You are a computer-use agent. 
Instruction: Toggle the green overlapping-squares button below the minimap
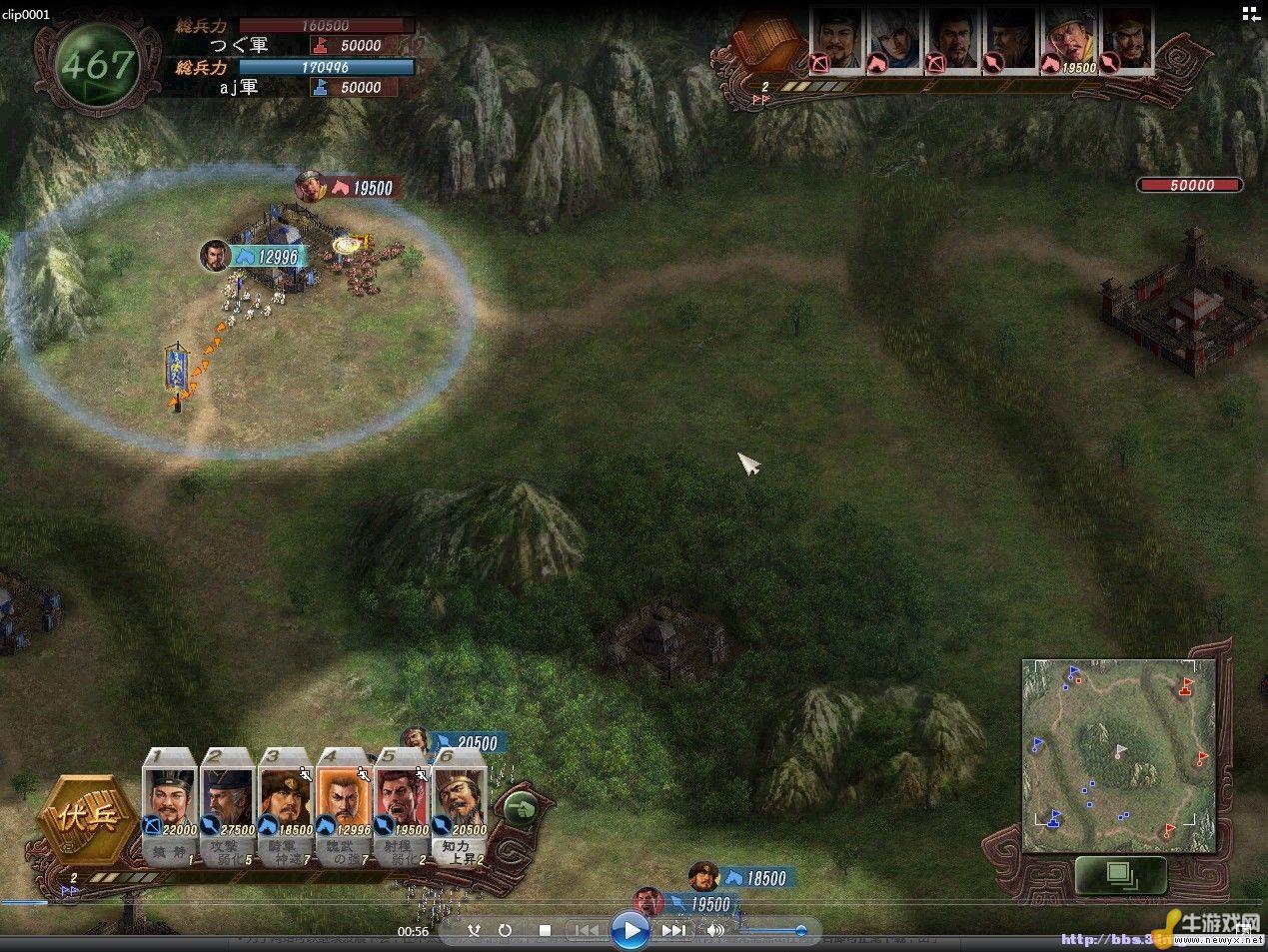tap(1121, 875)
